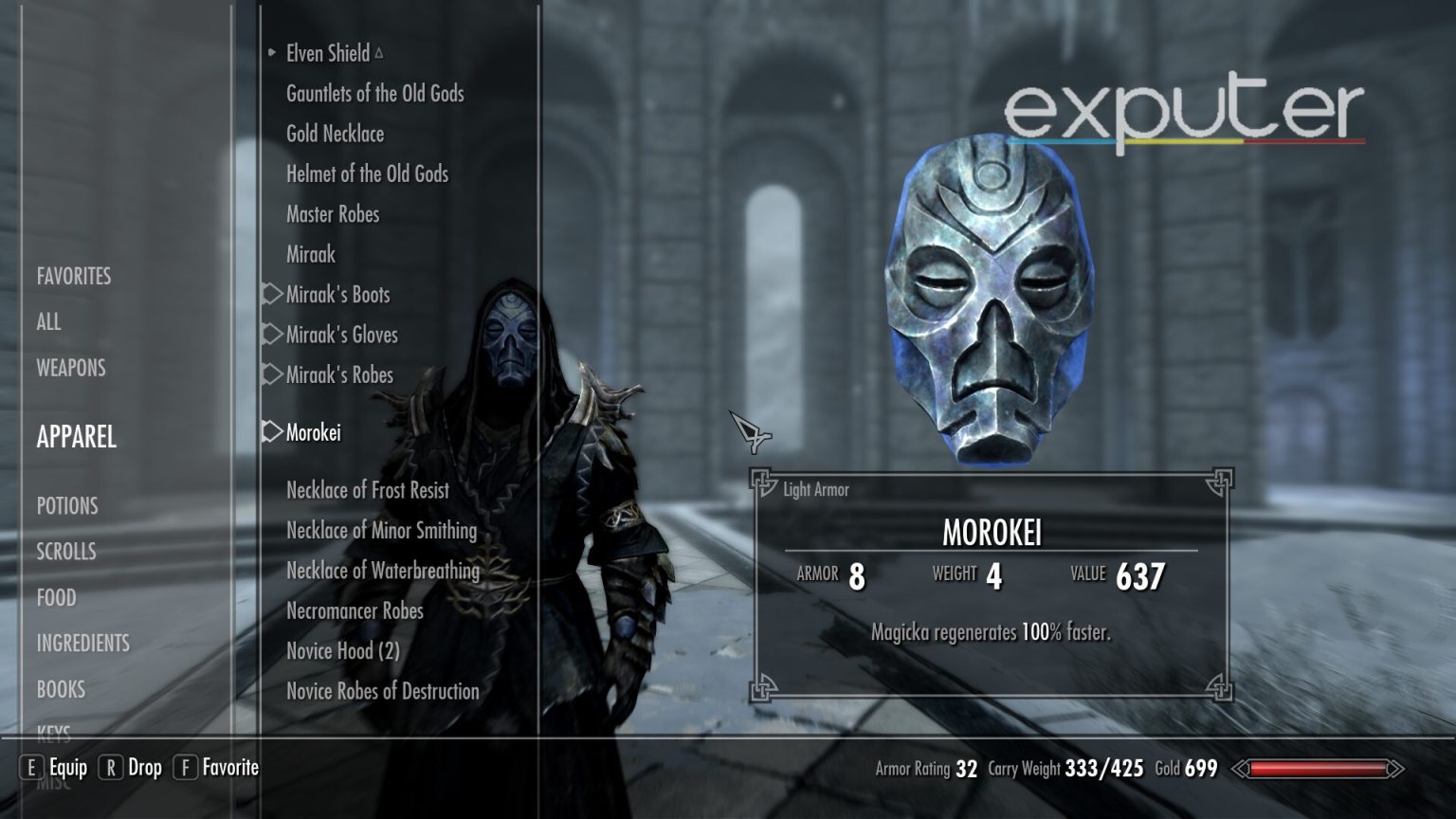Toggle equipping the Morokei mask

(x=313, y=432)
